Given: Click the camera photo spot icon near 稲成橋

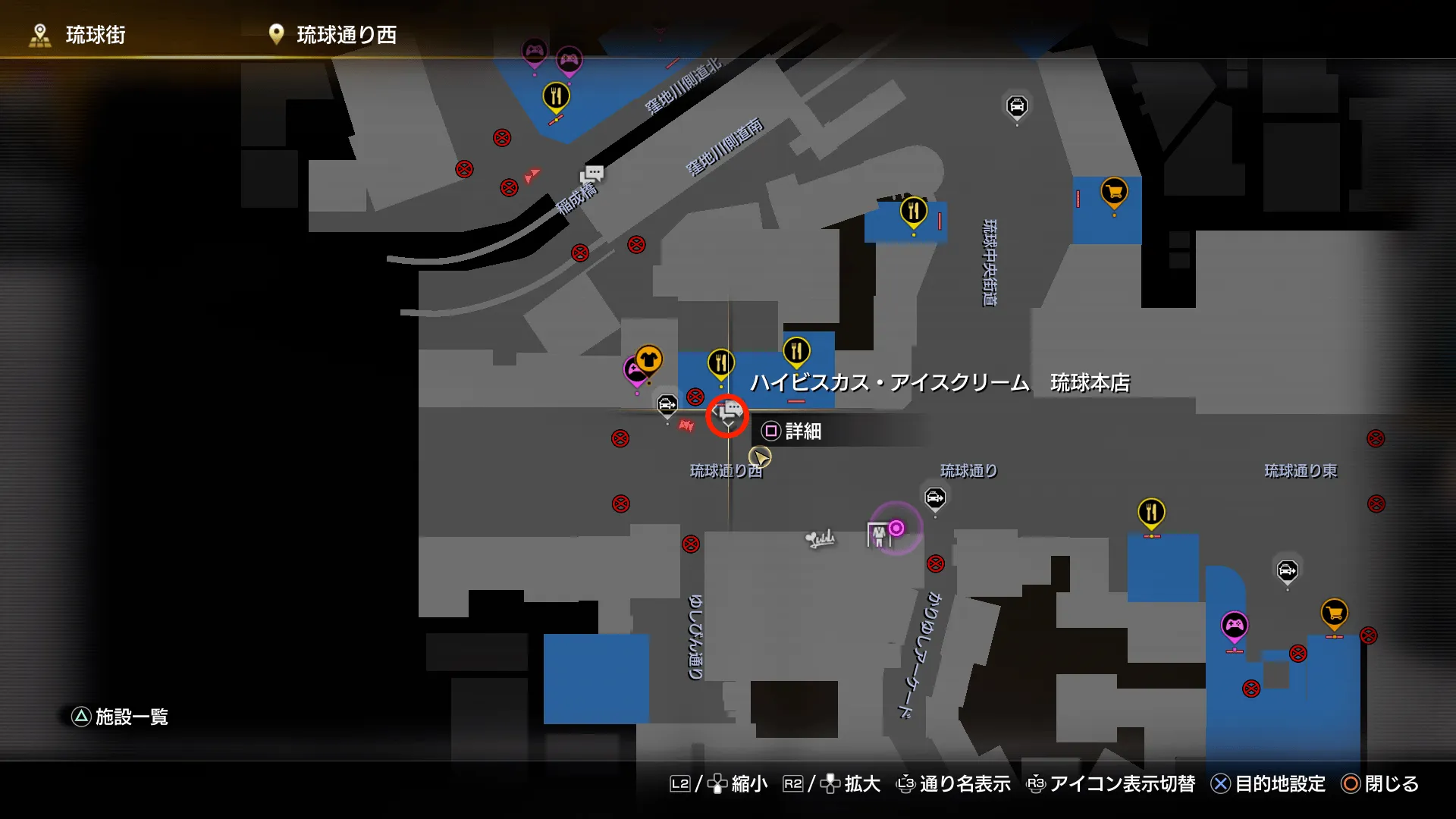Looking at the screenshot, I should [x=594, y=174].
